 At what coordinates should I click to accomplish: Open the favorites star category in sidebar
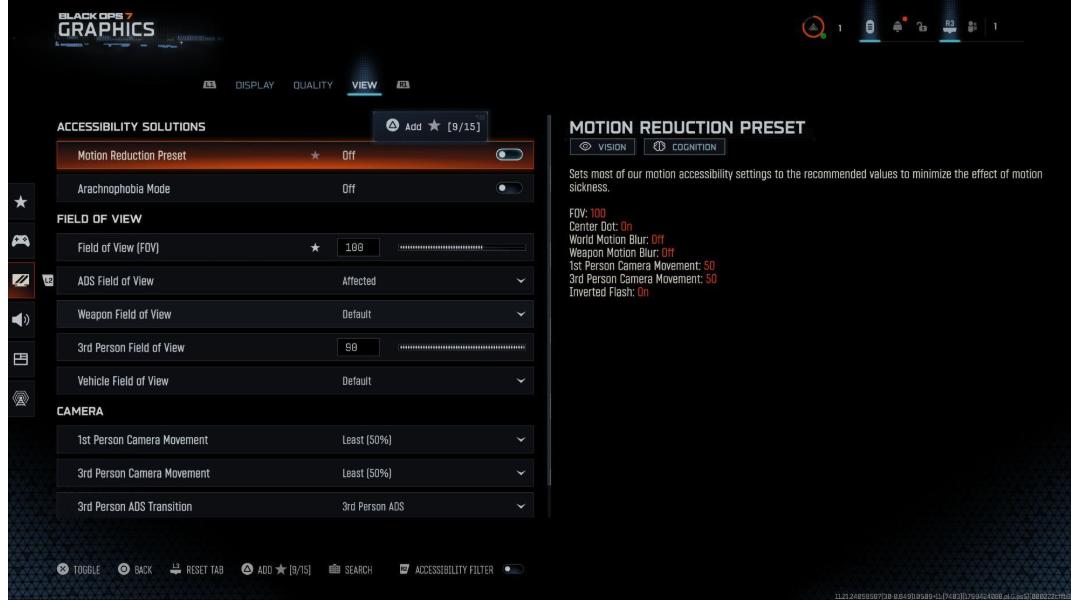19,204
